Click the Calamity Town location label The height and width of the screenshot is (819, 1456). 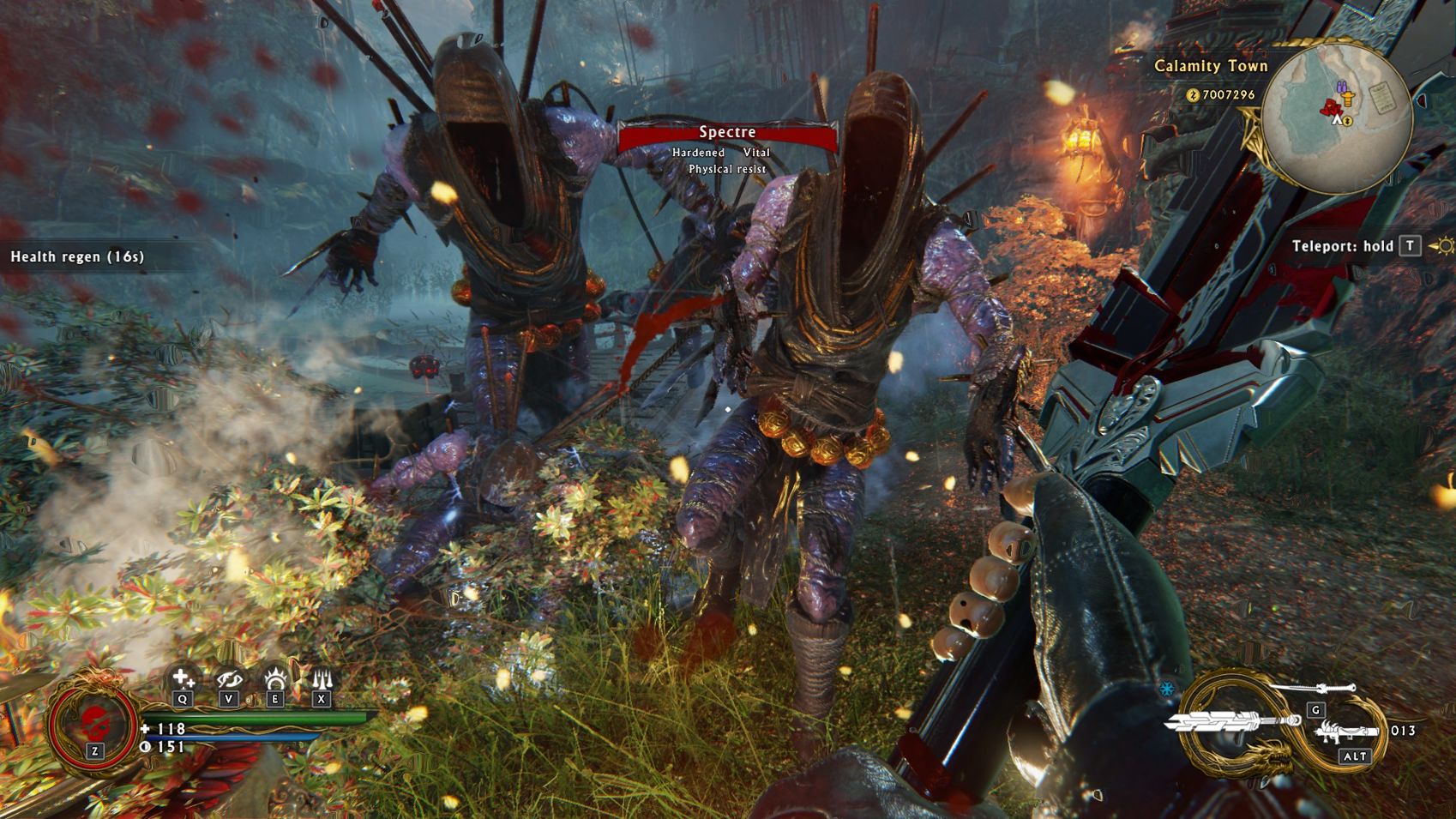(1210, 66)
